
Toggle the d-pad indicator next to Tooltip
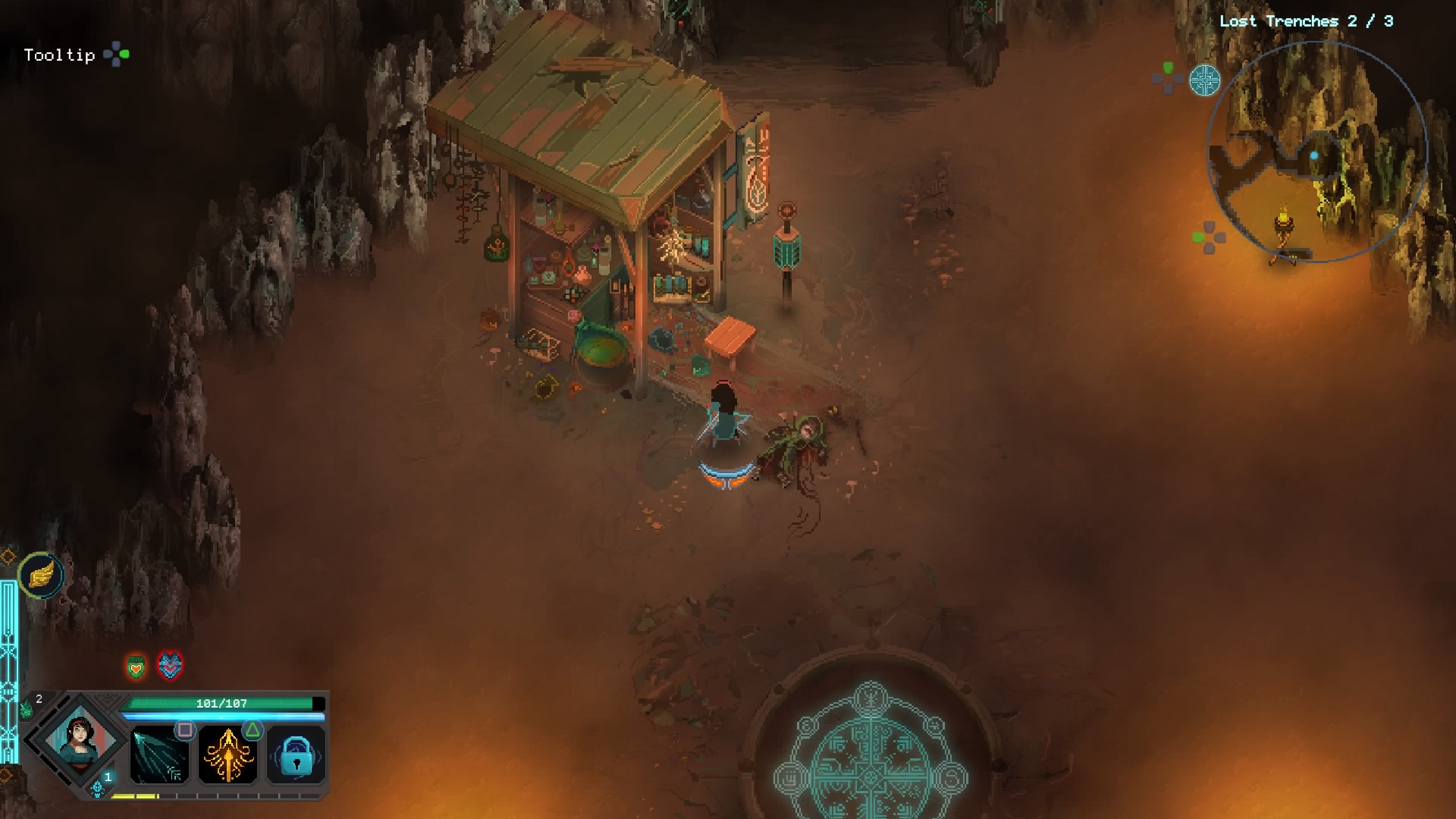click(x=115, y=55)
